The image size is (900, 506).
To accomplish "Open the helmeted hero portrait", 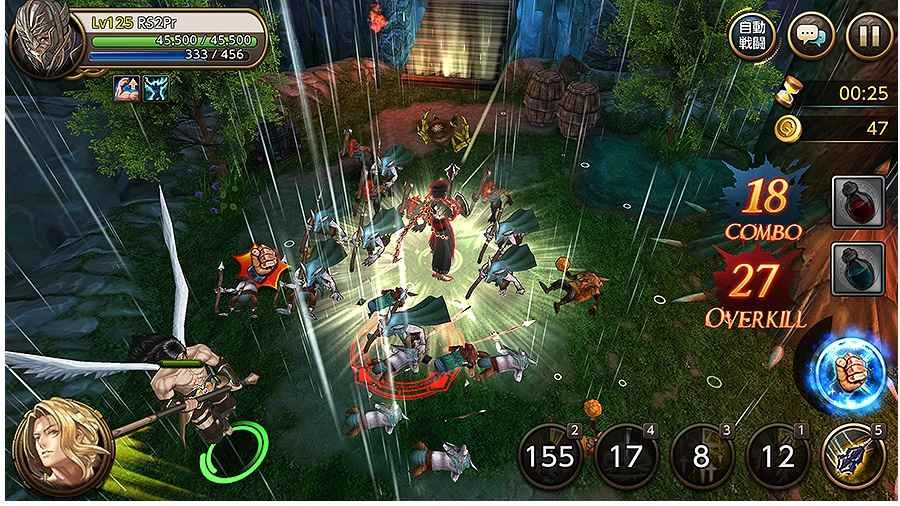I will tap(45, 41).
